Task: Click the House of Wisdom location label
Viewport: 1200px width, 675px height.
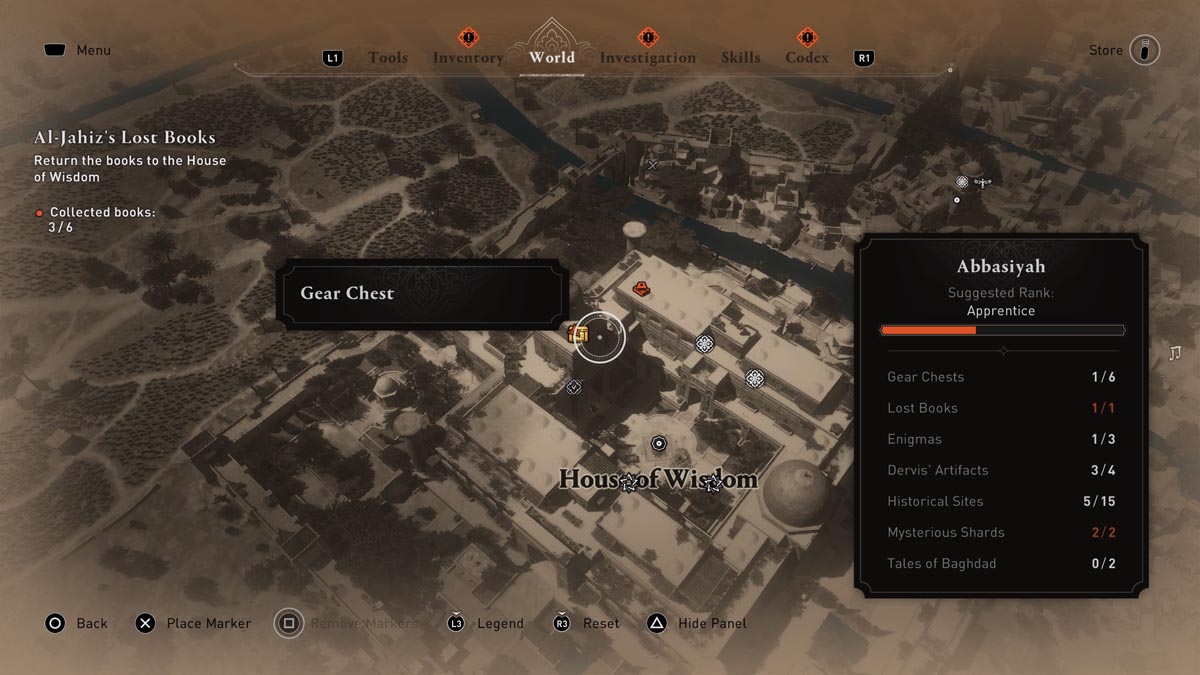Action: point(658,479)
